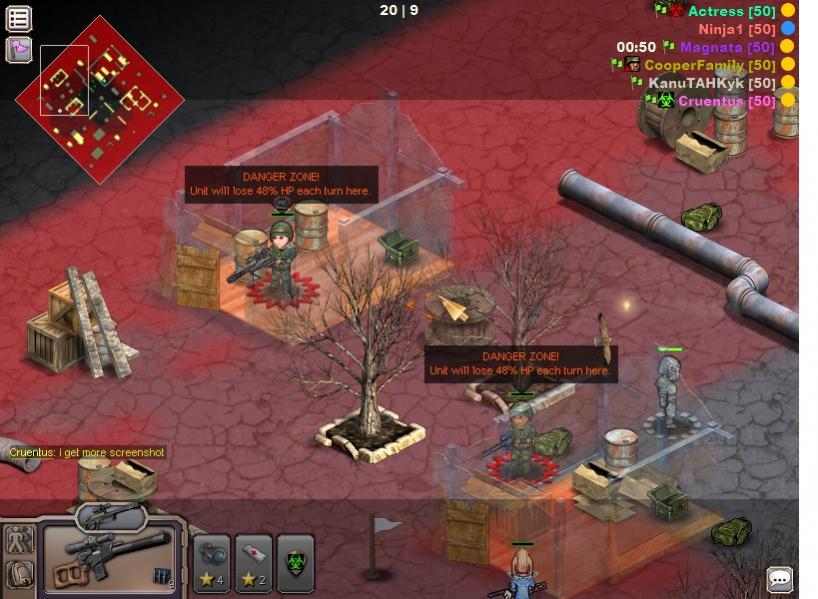Image resolution: width=818 pixels, height=599 pixels.
Task: Select player Actress in the scoreboard
Action: 716,11
